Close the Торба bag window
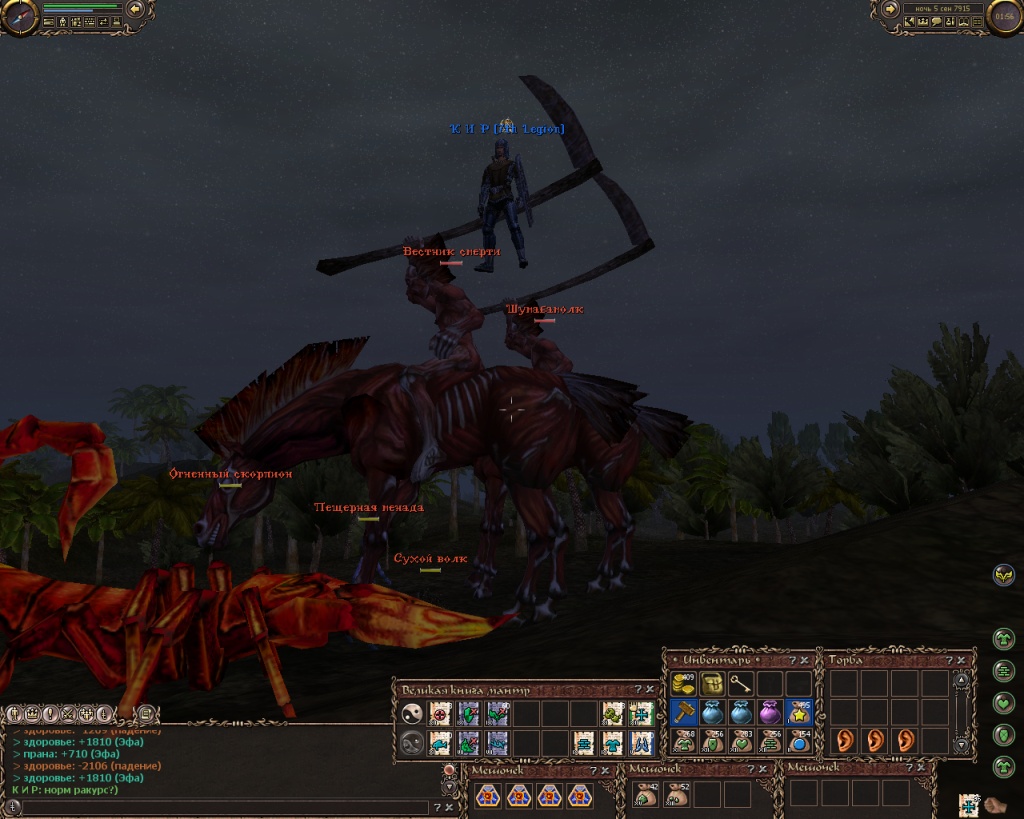This screenshot has height=819, width=1024. click(x=961, y=660)
